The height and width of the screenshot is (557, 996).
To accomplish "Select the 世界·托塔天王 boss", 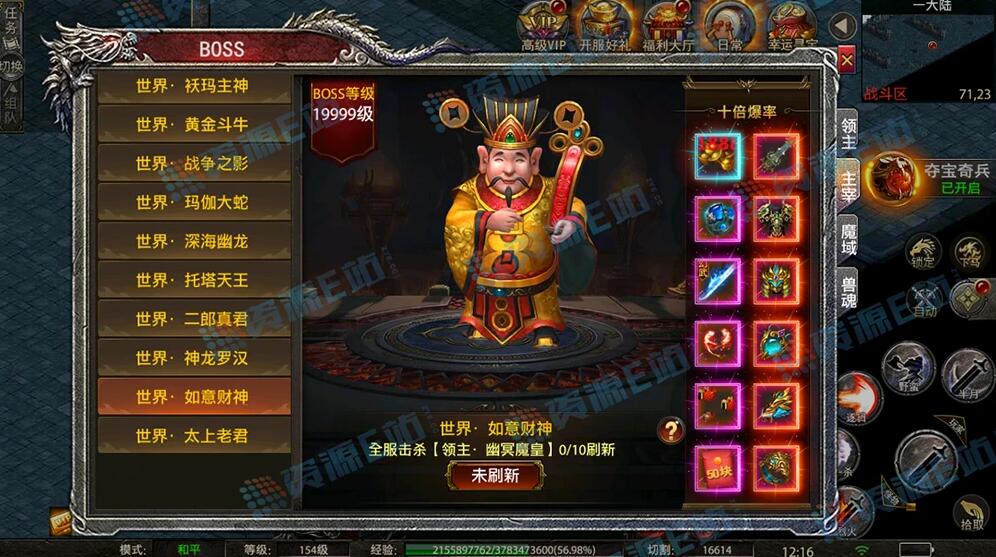I will (x=193, y=280).
